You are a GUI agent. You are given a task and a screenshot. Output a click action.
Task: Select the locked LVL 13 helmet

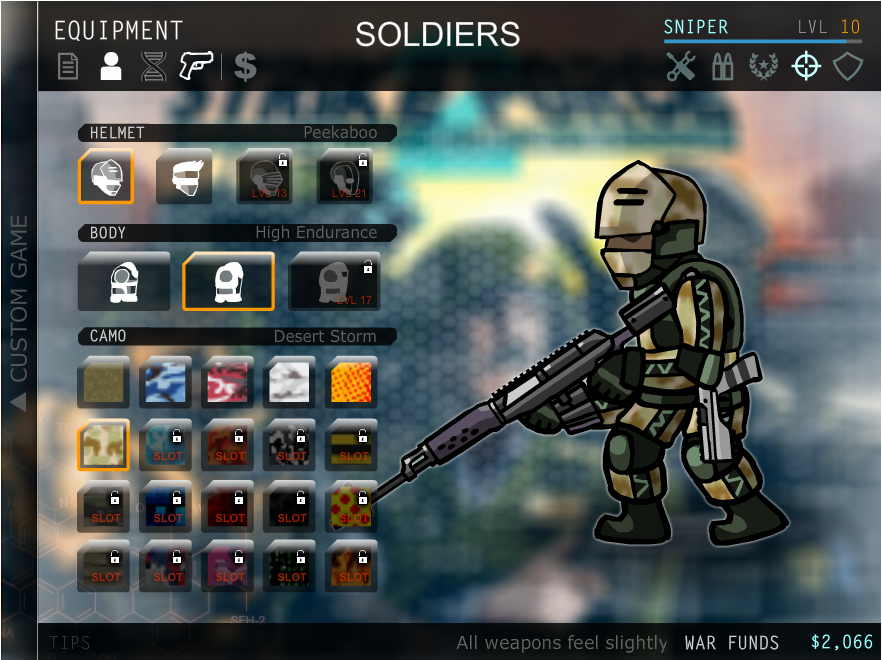coord(264,177)
